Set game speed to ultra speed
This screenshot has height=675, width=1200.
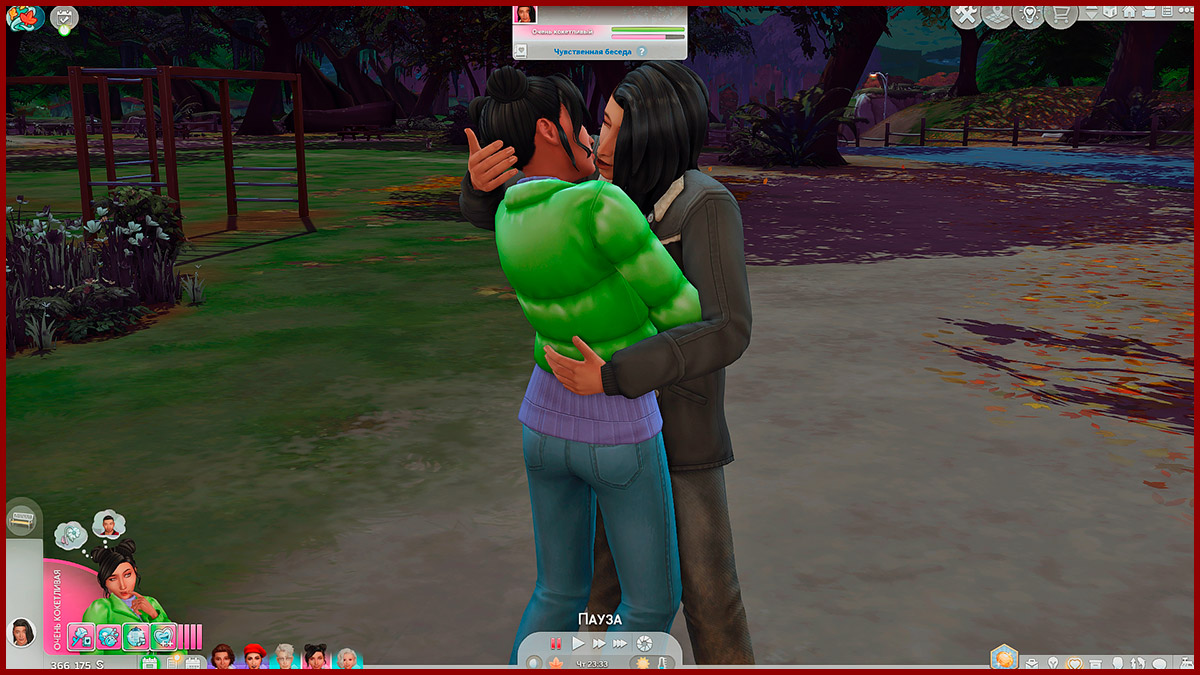[620, 644]
